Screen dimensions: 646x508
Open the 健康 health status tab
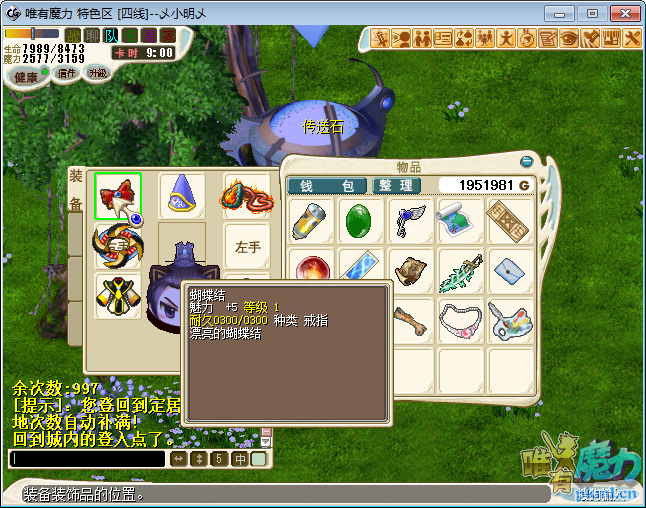coord(26,77)
